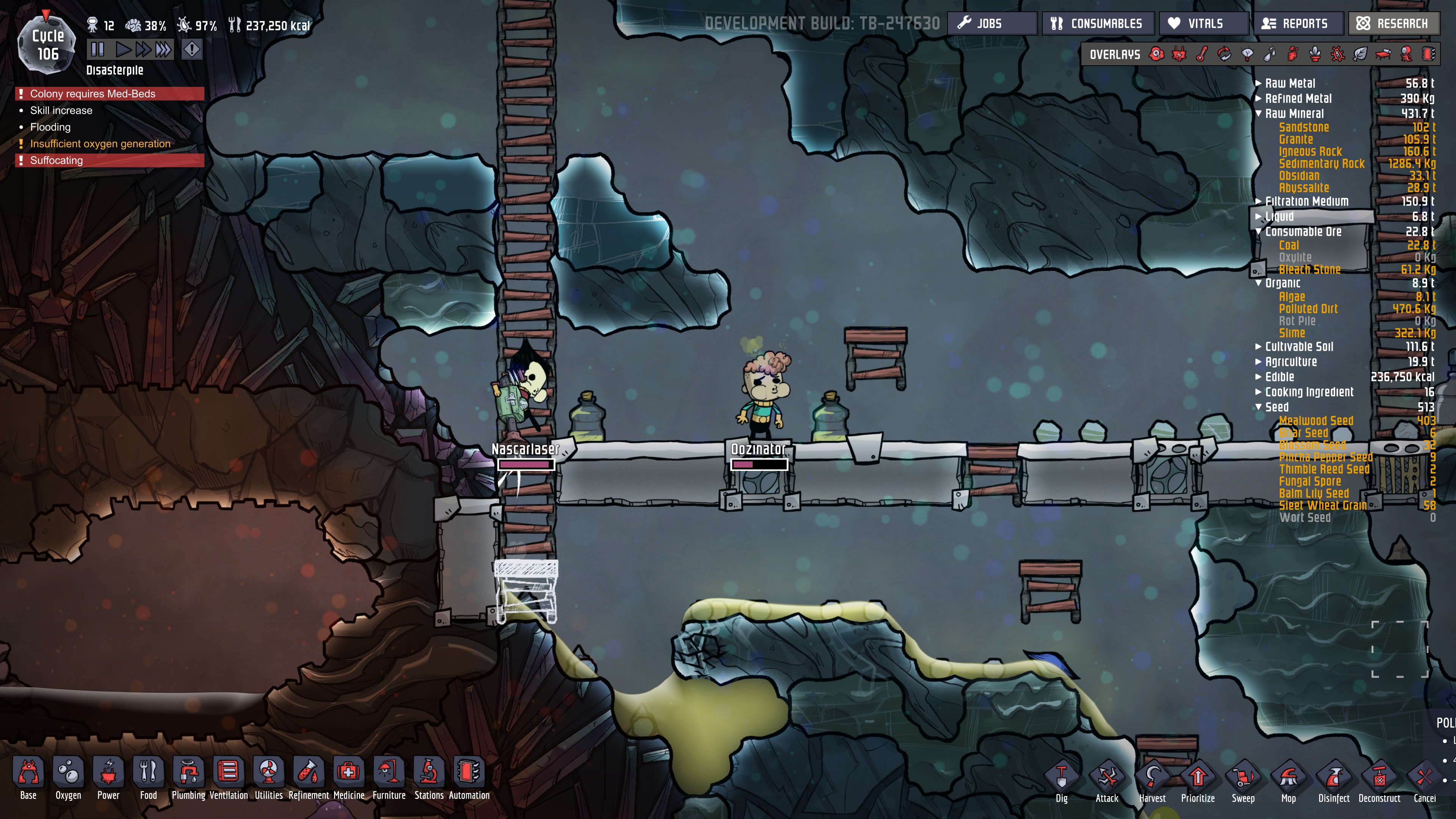The width and height of the screenshot is (1456, 819).
Task: Pause the game with the pause button
Action: point(97,50)
